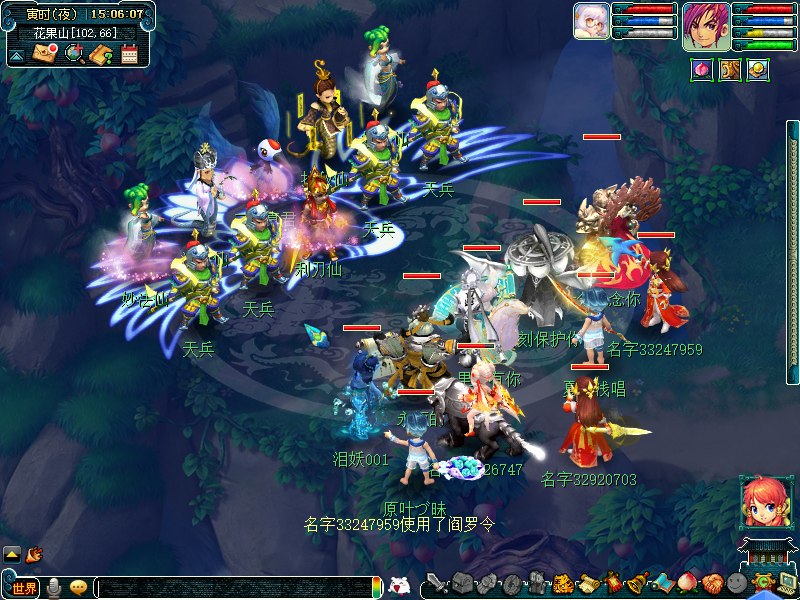Open the chat emoticon speech bubble
Image resolution: width=800 pixels, height=600 pixels.
pos(78,587)
